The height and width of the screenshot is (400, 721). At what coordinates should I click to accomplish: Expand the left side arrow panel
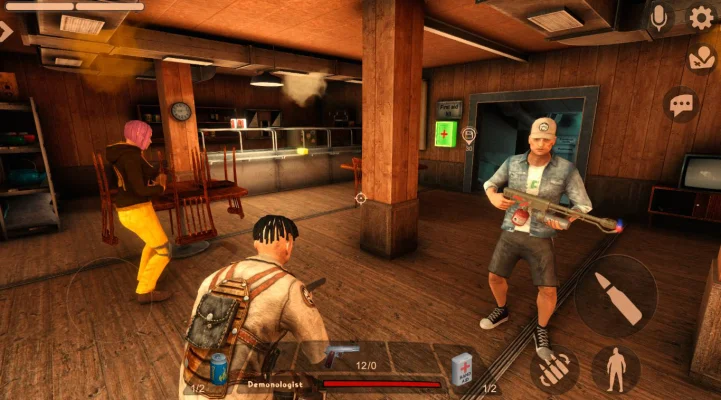(x=7, y=31)
